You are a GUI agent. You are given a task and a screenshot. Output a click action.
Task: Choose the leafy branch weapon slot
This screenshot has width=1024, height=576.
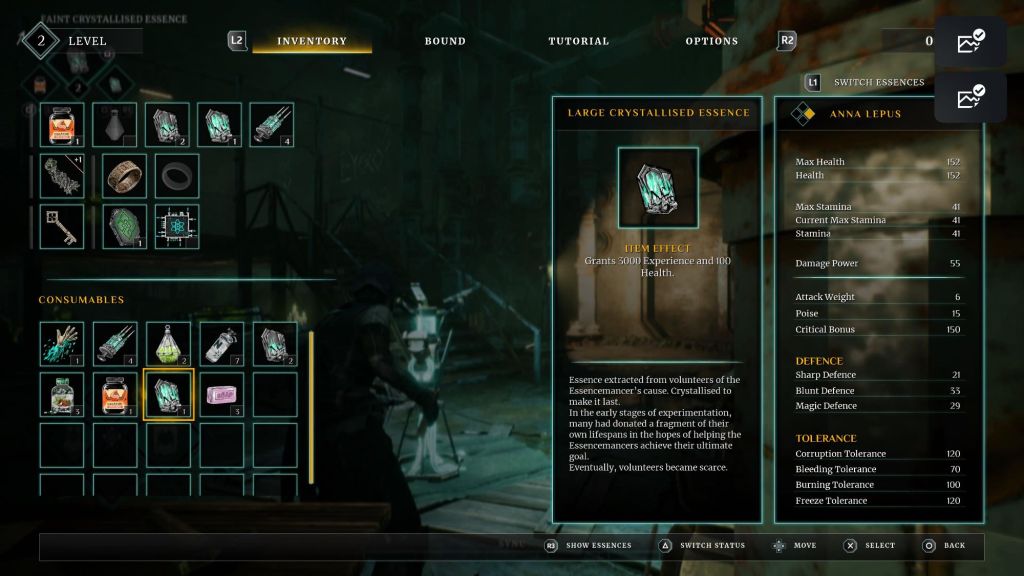pyautogui.click(x=62, y=175)
